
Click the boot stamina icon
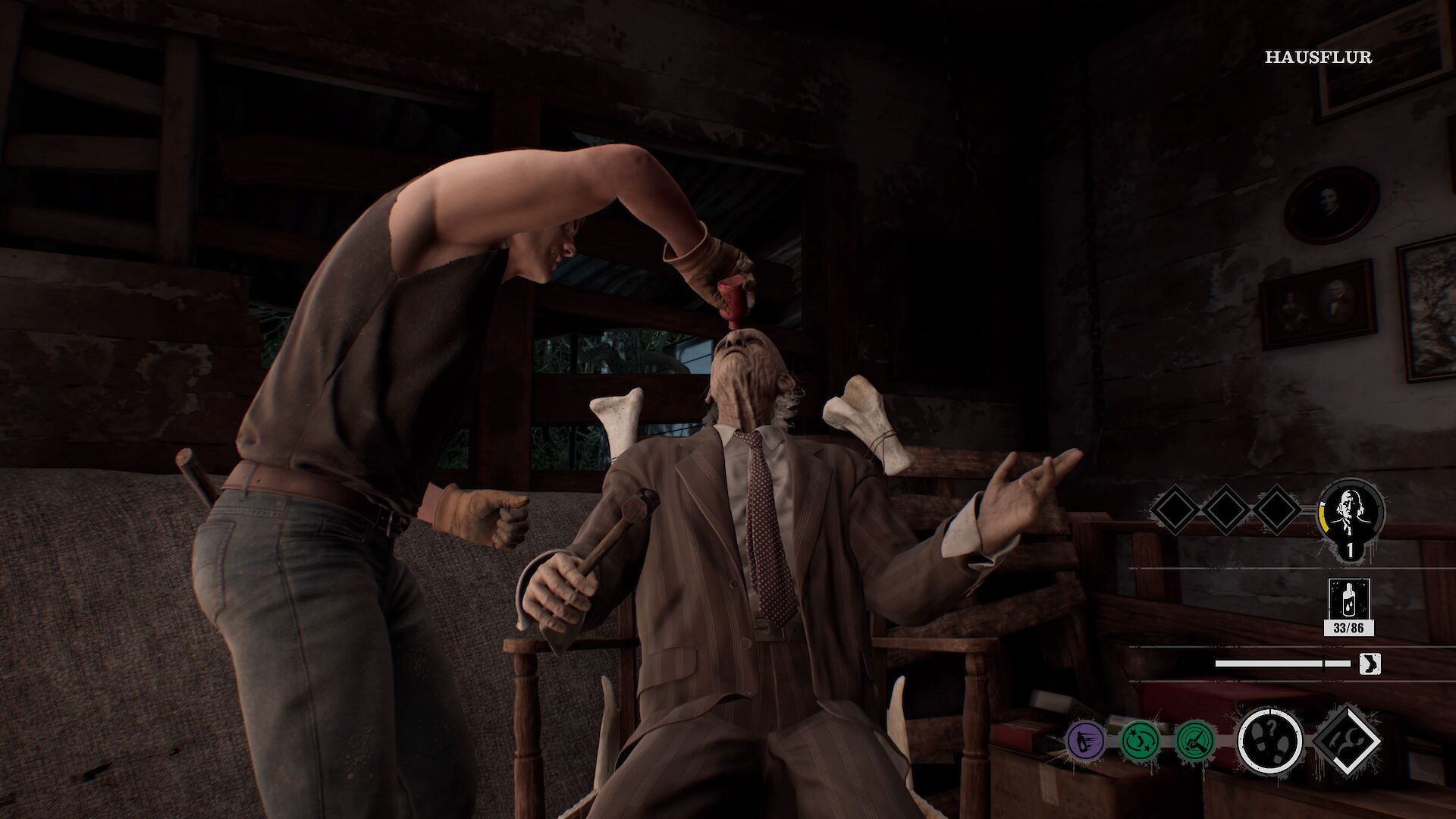tap(1370, 664)
